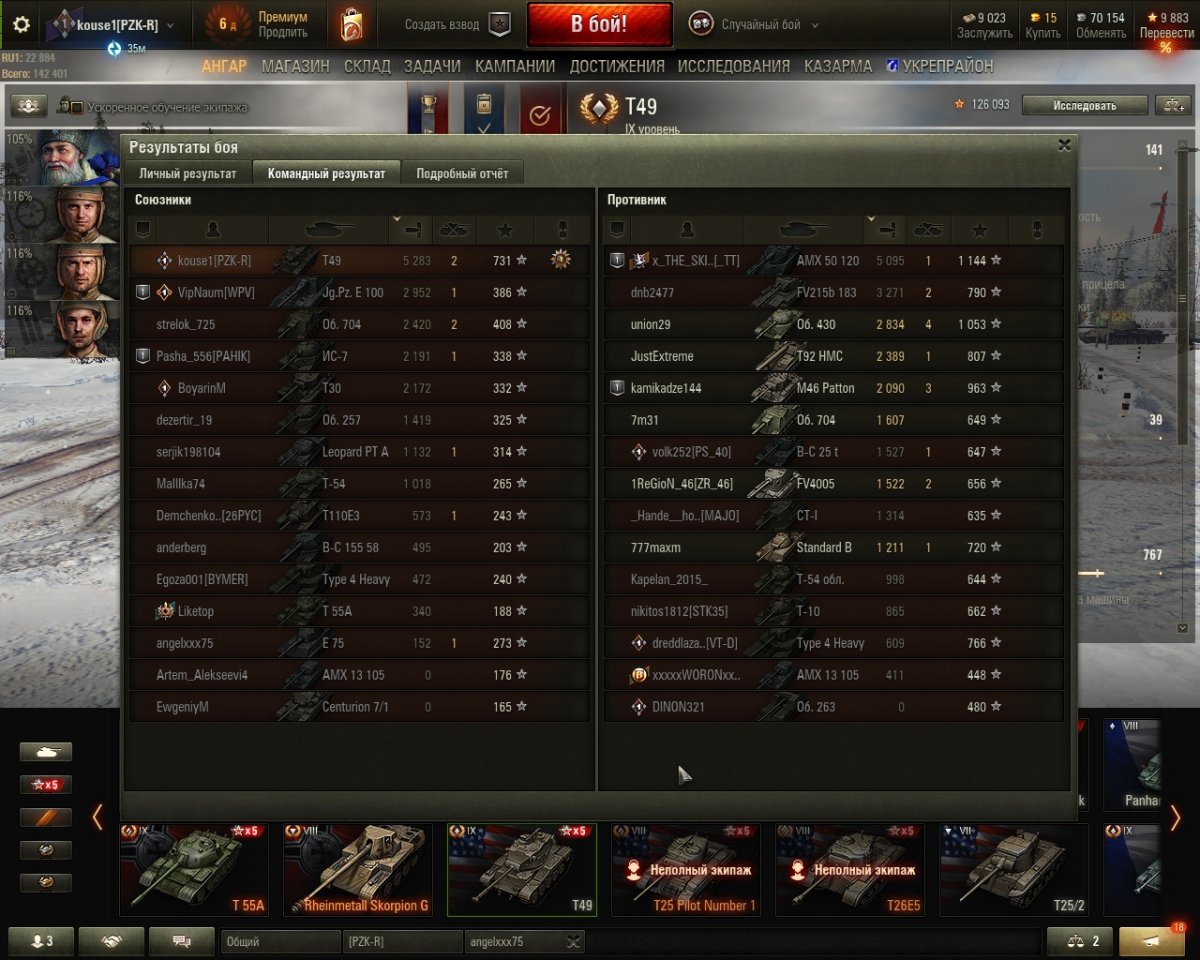Click the Исследовать button

(1084, 105)
